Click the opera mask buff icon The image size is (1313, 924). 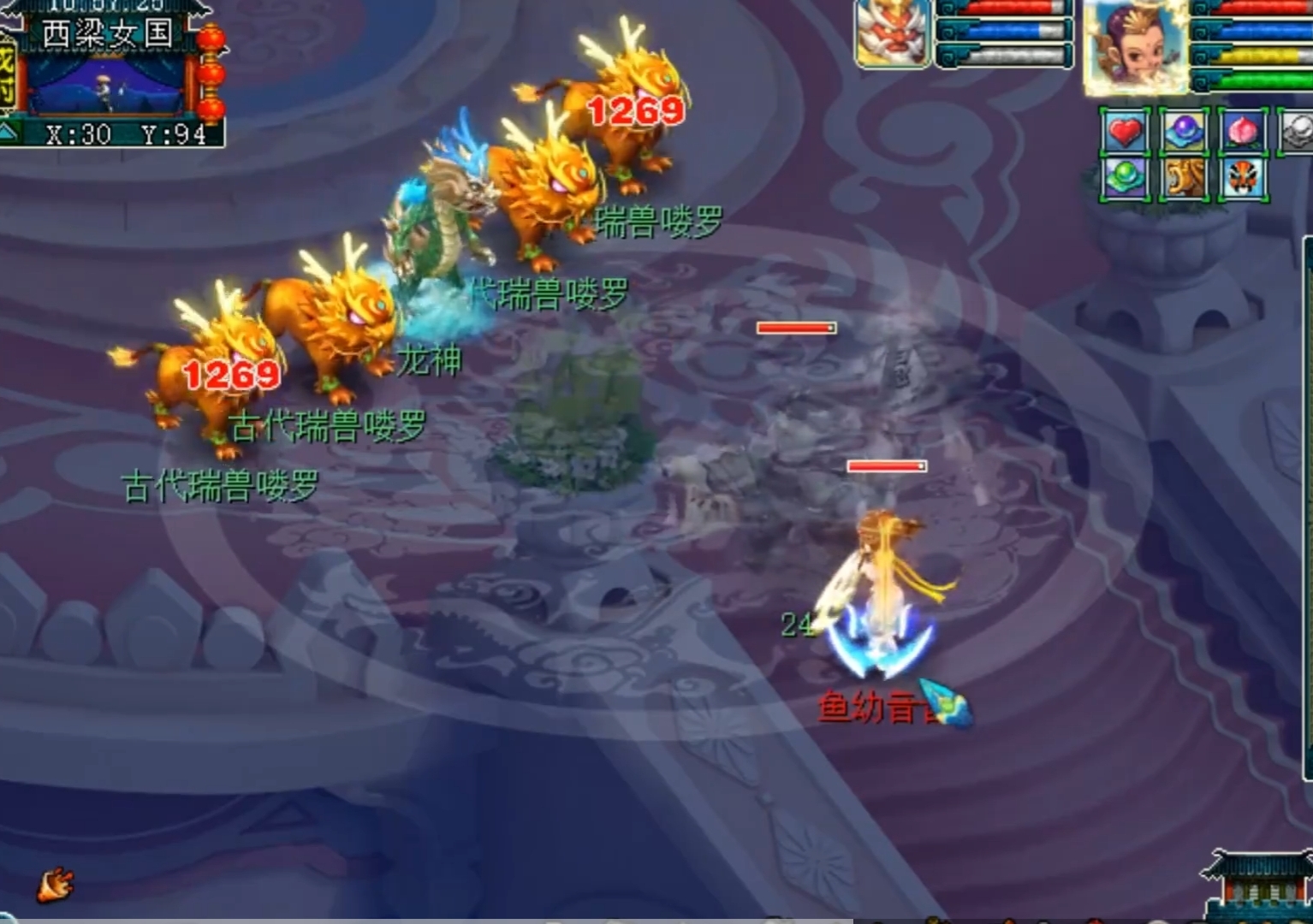(x=1242, y=178)
